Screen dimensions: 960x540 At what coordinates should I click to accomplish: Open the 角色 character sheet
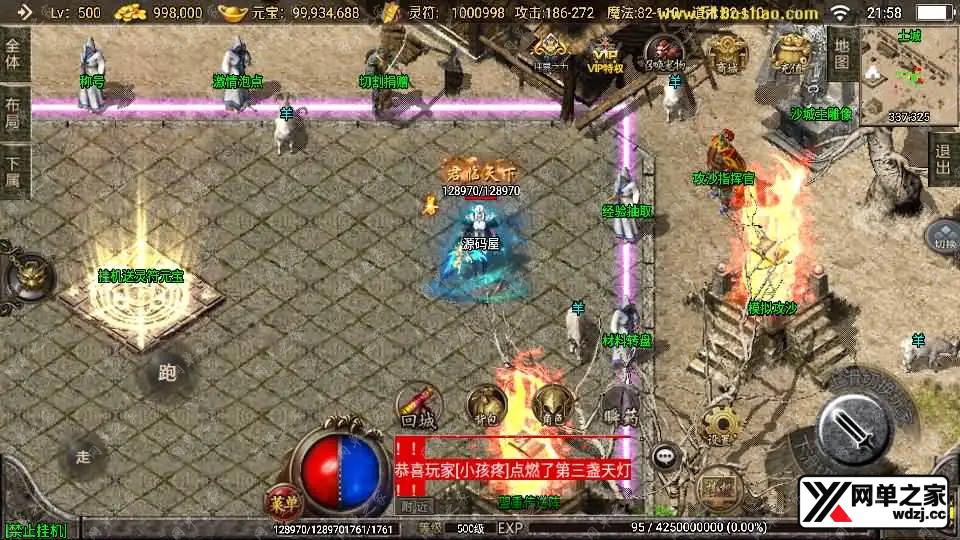point(551,404)
